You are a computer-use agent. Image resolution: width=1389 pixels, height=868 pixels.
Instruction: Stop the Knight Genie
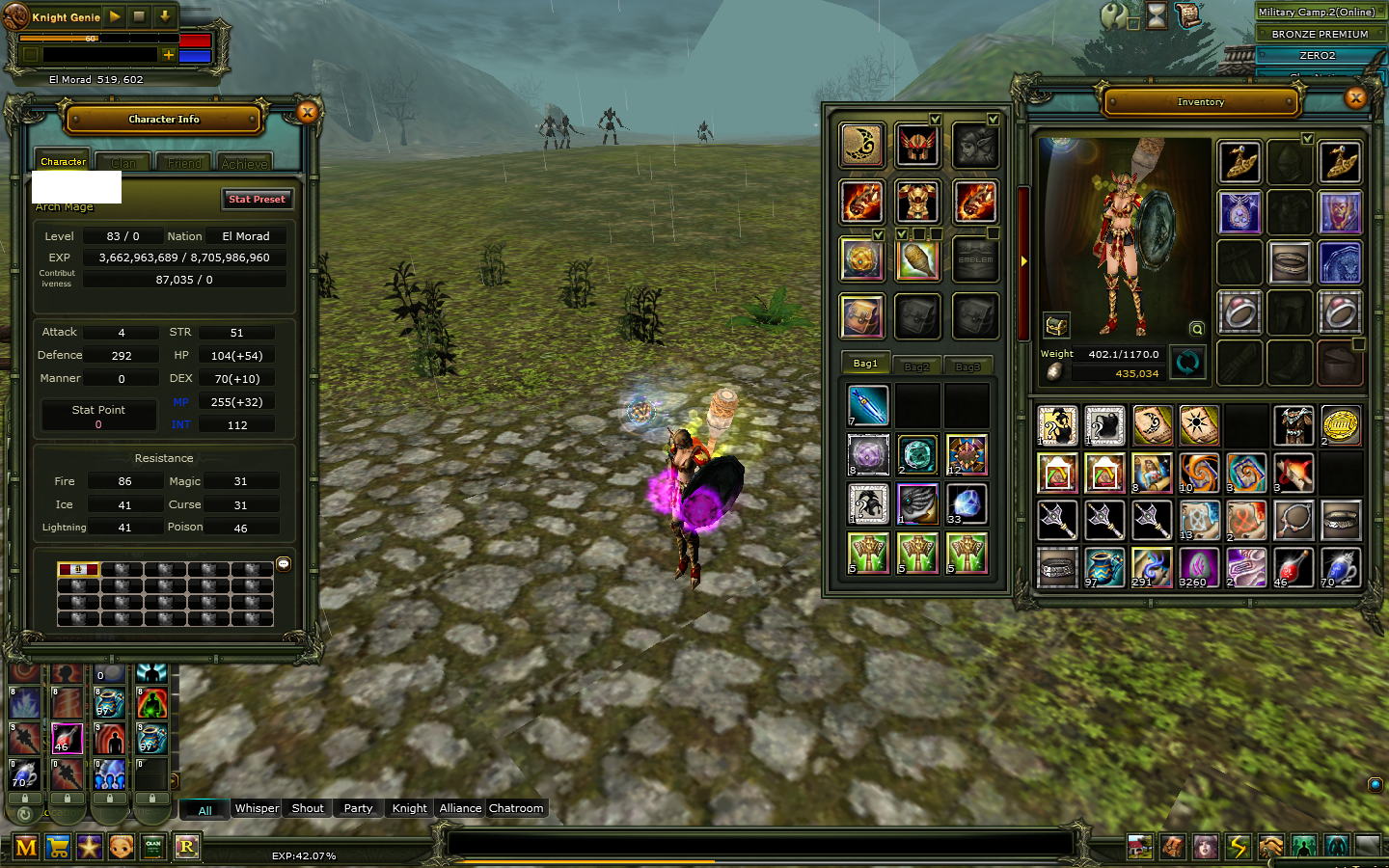[x=139, y=16]
